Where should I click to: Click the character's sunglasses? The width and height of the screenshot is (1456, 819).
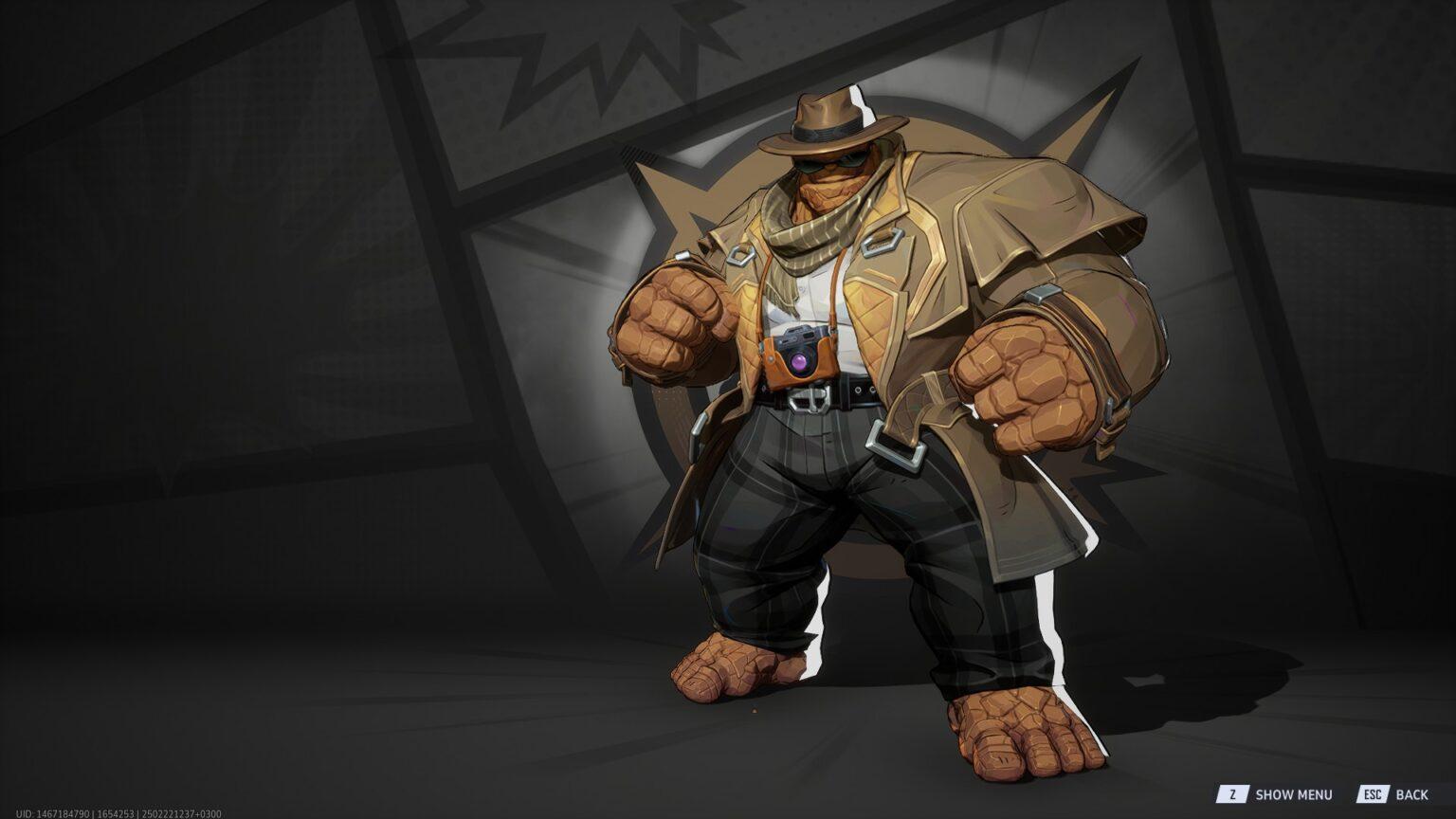click(x=827, y=163)
